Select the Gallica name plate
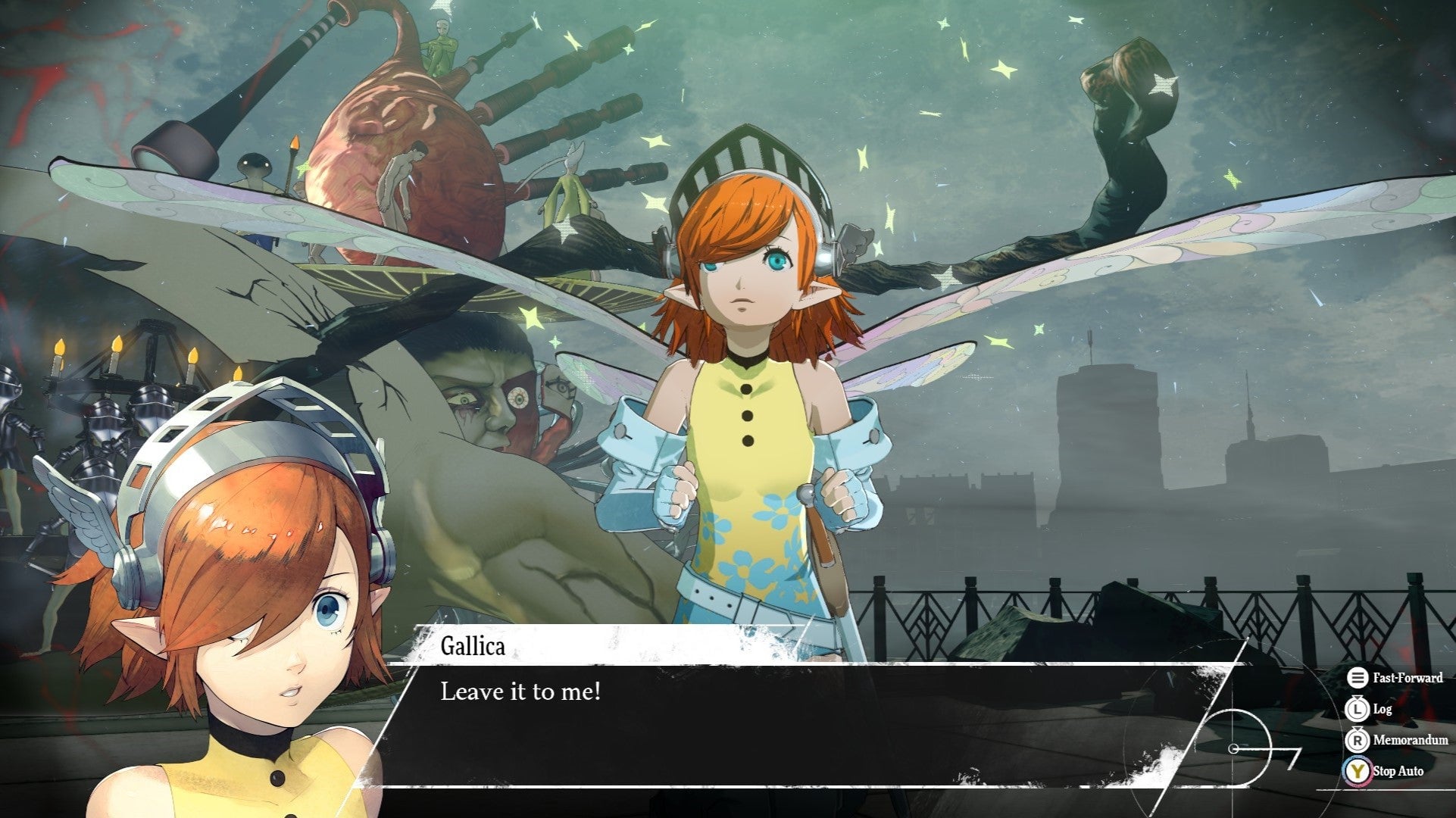 471,648
